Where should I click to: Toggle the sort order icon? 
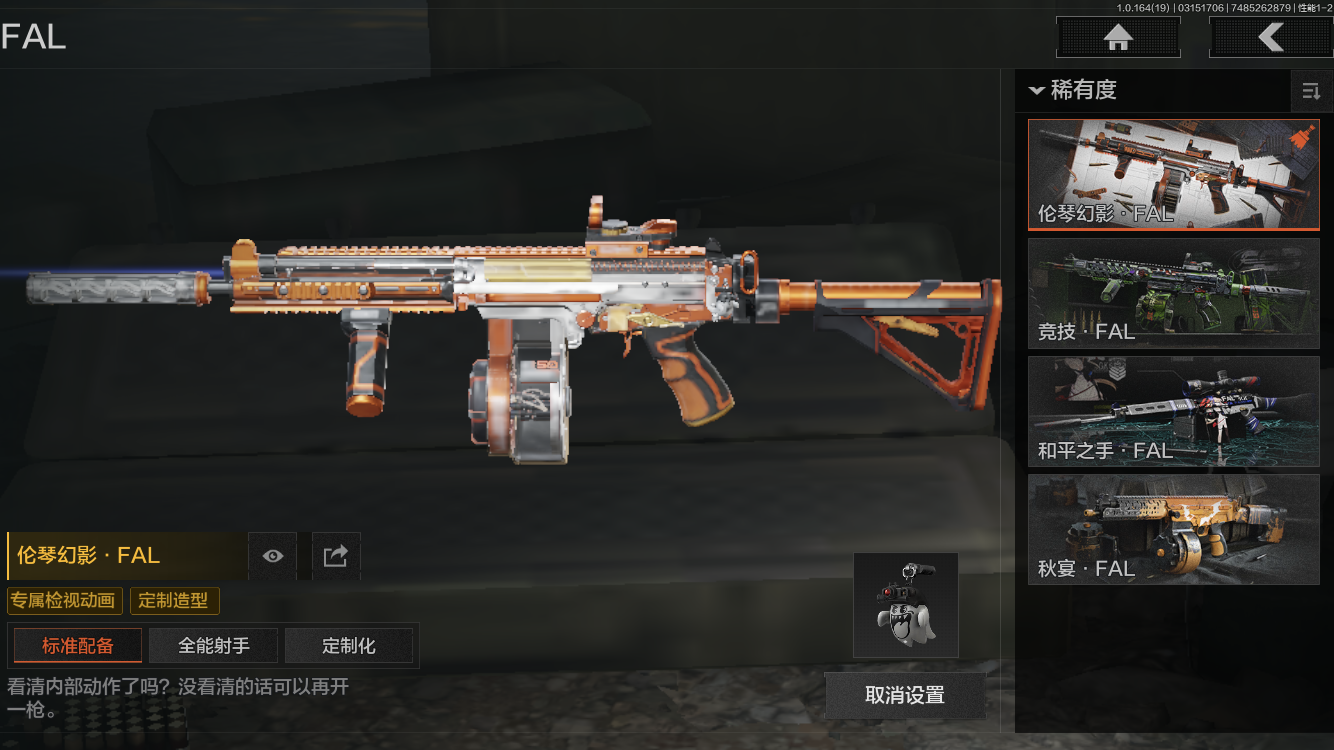(1310, 92)
